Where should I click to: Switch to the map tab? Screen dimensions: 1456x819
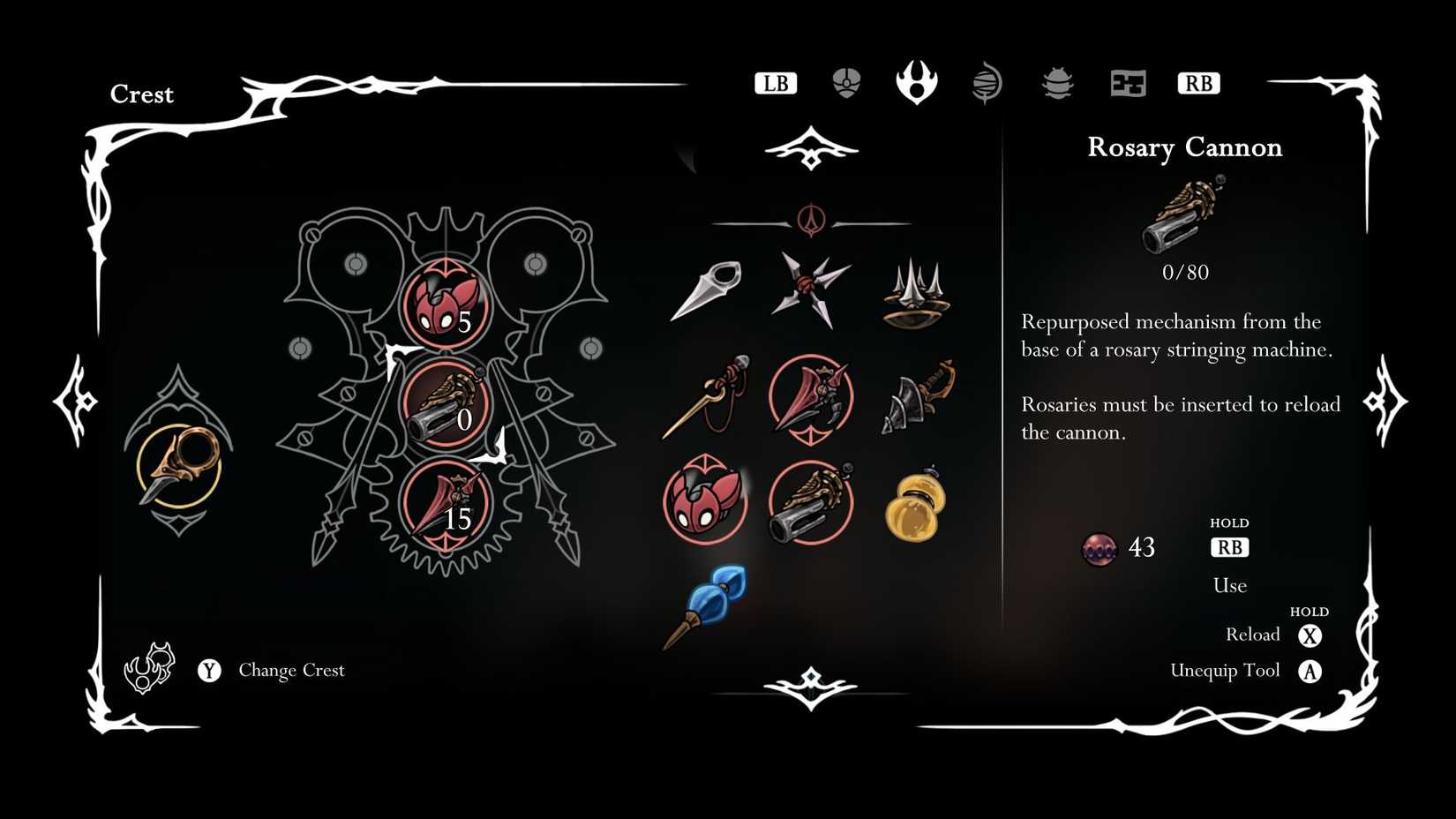(1128, 82)
